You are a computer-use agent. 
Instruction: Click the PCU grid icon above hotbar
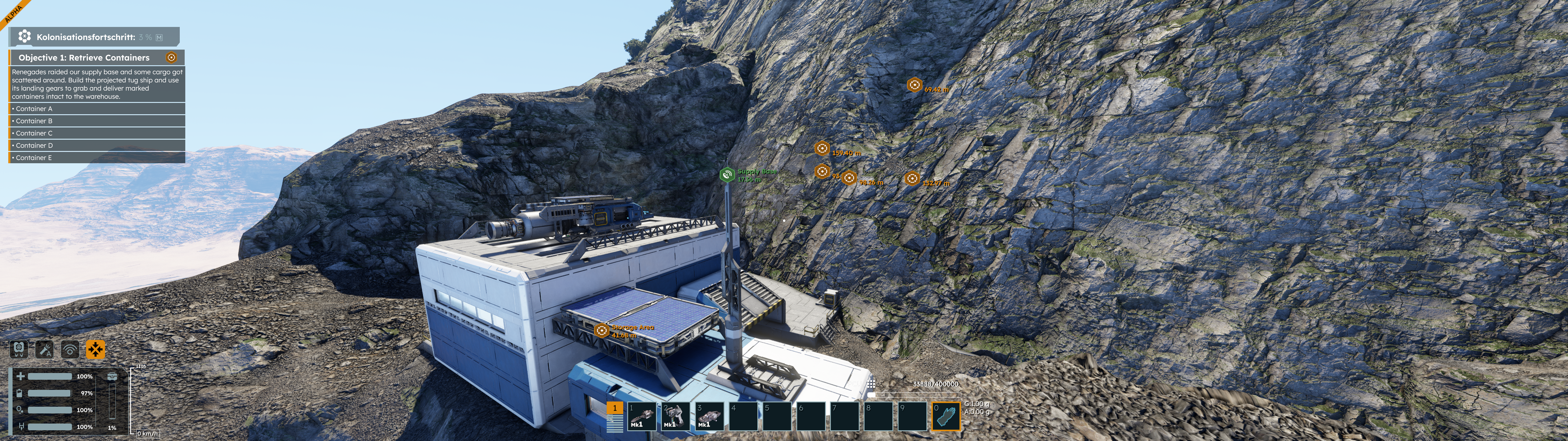pos(871,383)
